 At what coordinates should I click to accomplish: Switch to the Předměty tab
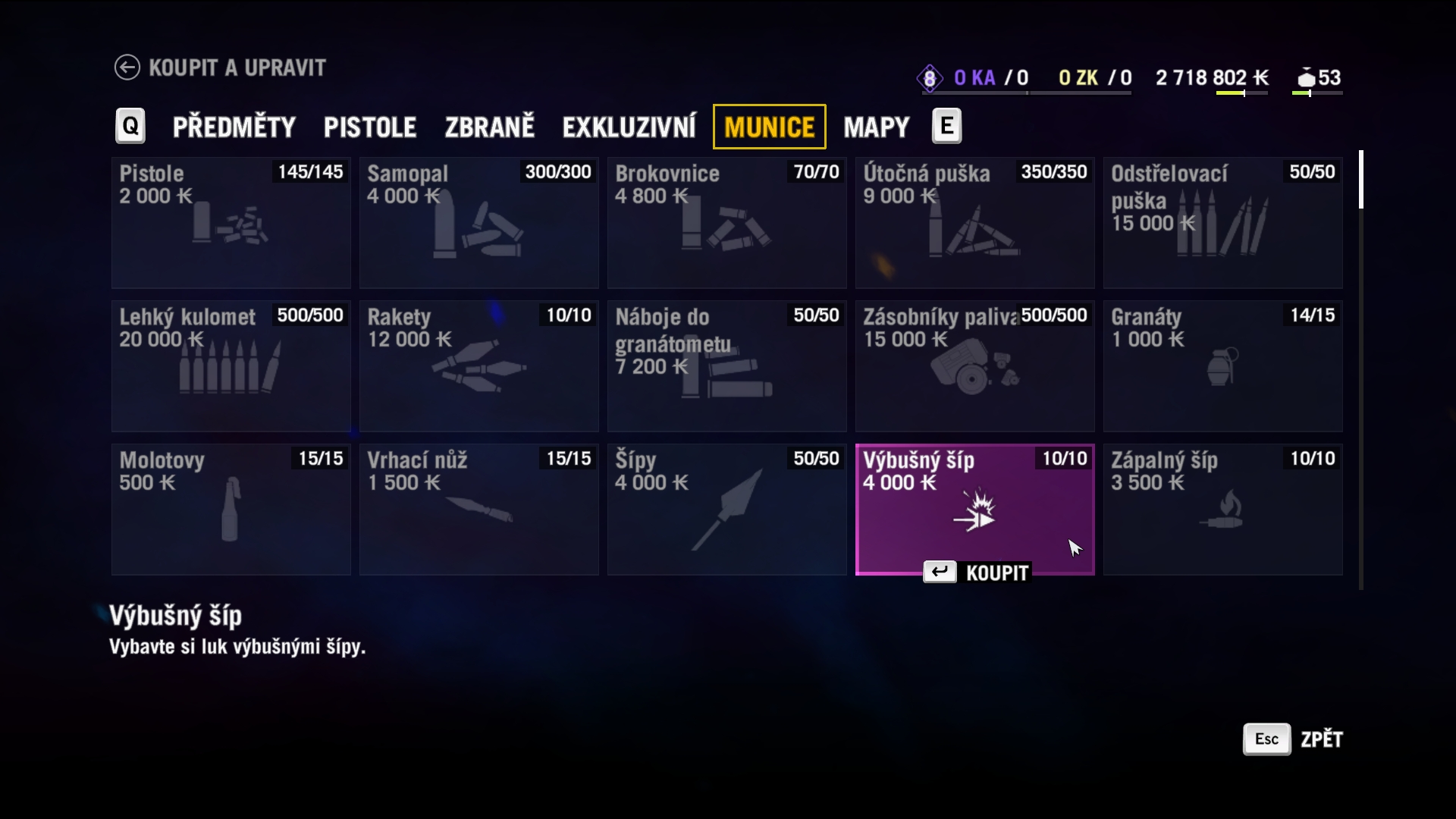[234, 127]
